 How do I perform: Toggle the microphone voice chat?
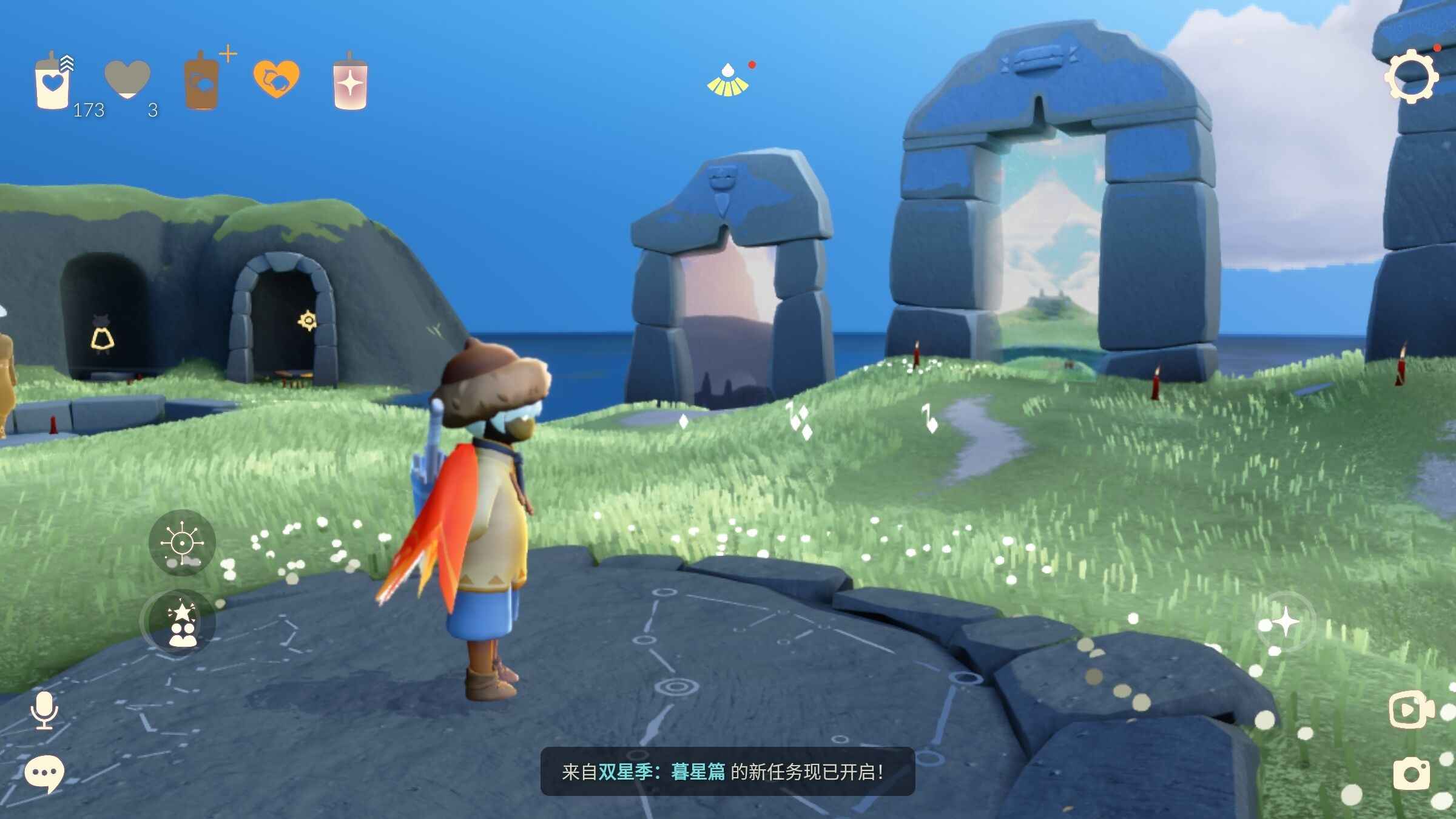pos(44,710)
